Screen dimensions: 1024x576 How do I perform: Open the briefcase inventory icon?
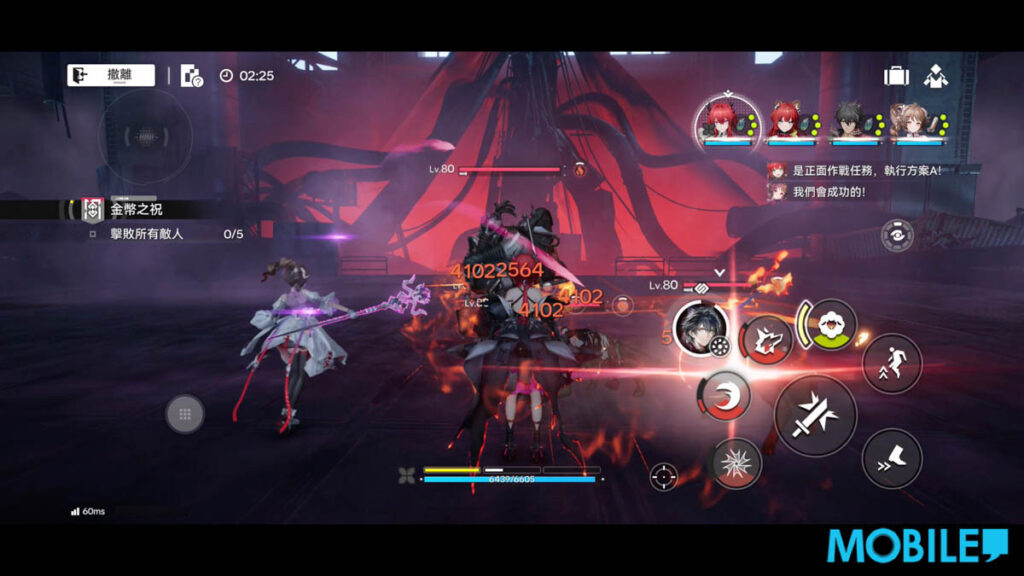point(896,76)
